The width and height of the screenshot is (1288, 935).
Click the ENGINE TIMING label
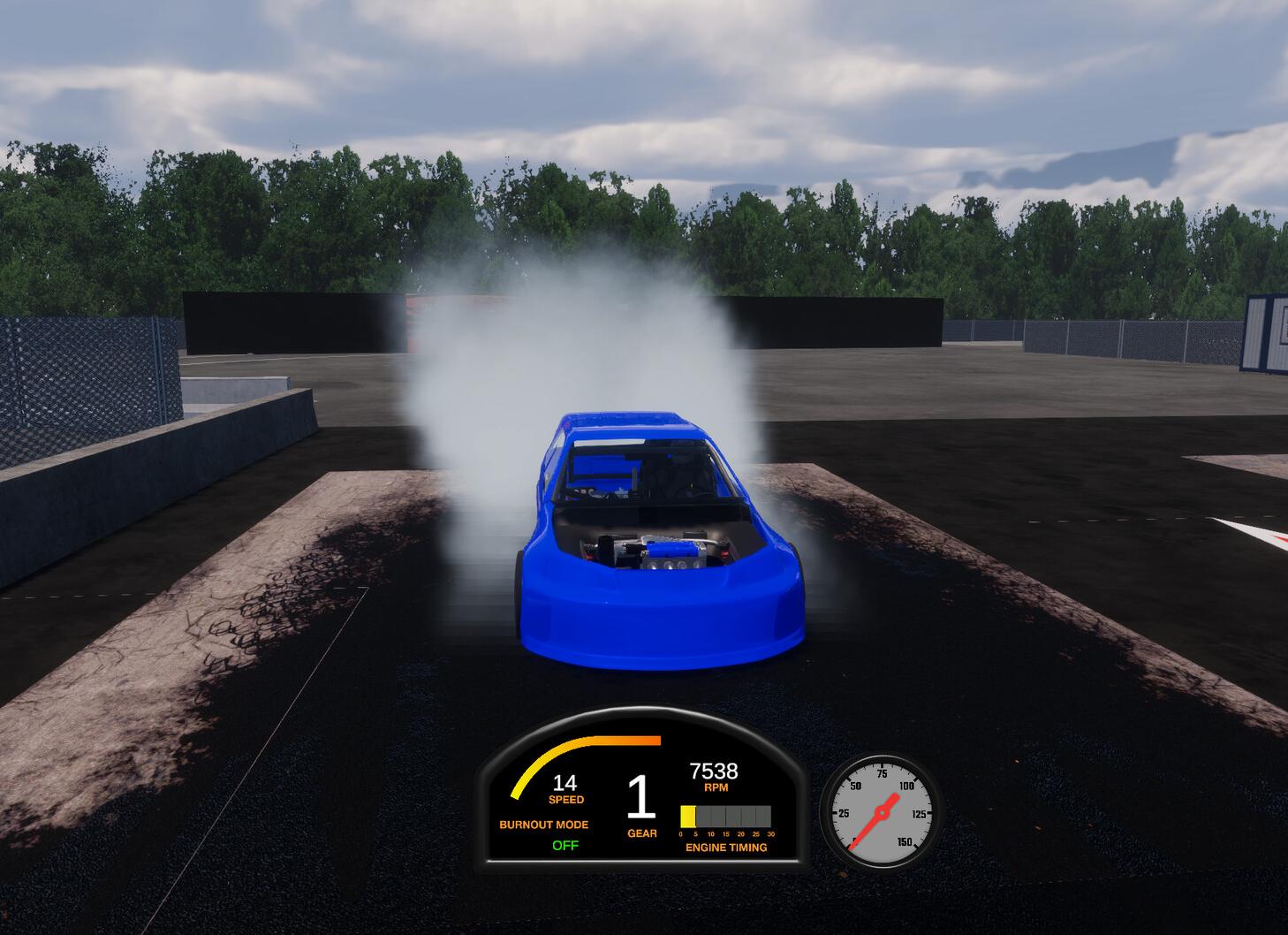(x=726, y=847)
